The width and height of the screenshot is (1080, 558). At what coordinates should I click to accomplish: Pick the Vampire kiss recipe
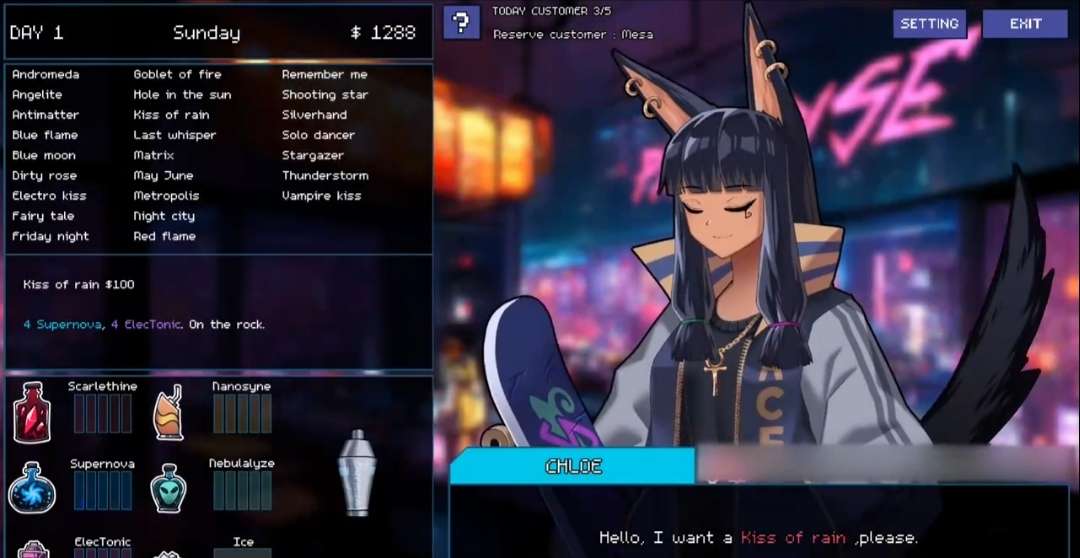321,196
